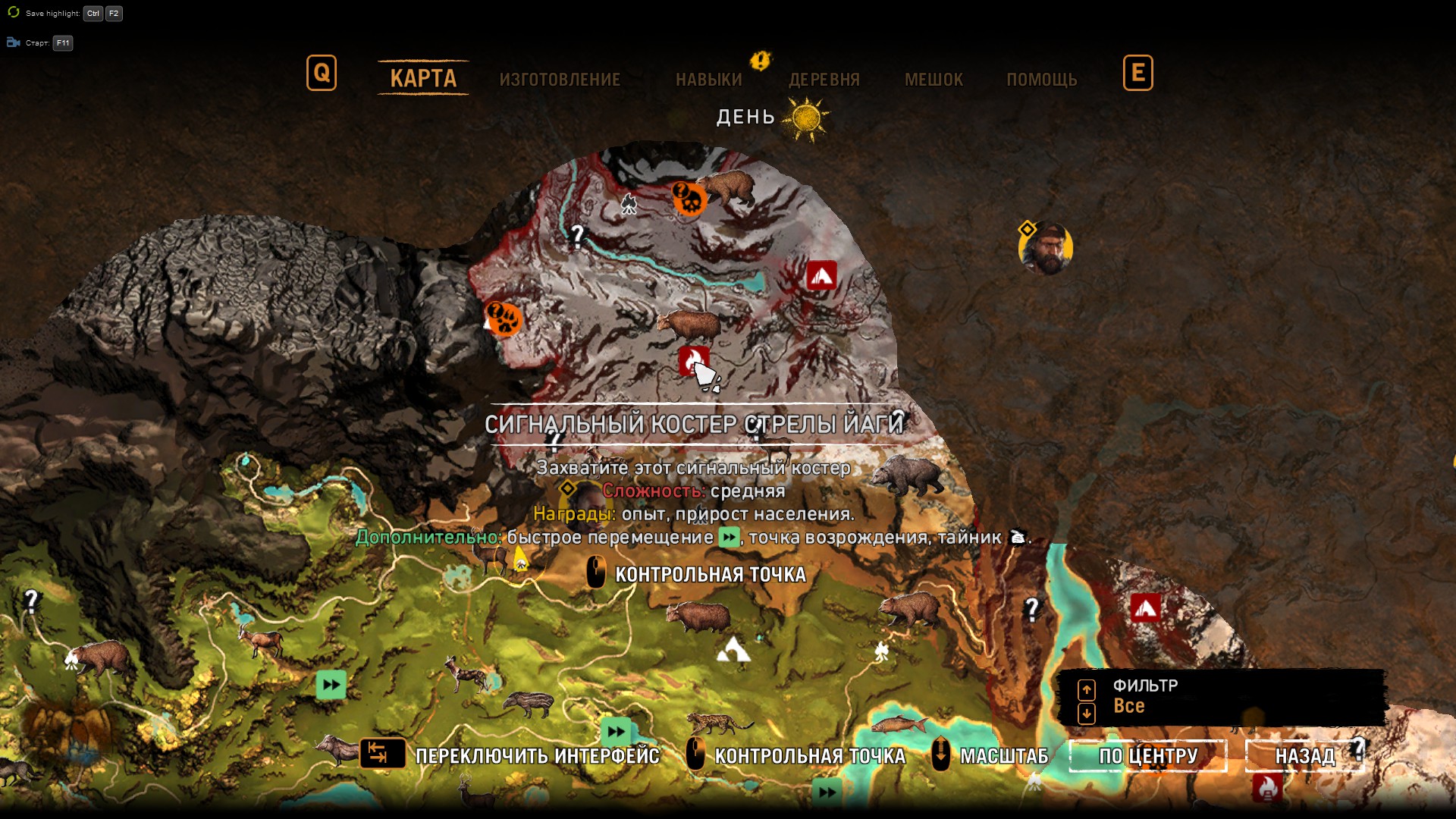The image size is (1456, 819).
Task: Select the orange paw-print hunt marker
Action: tap(504, 318)
